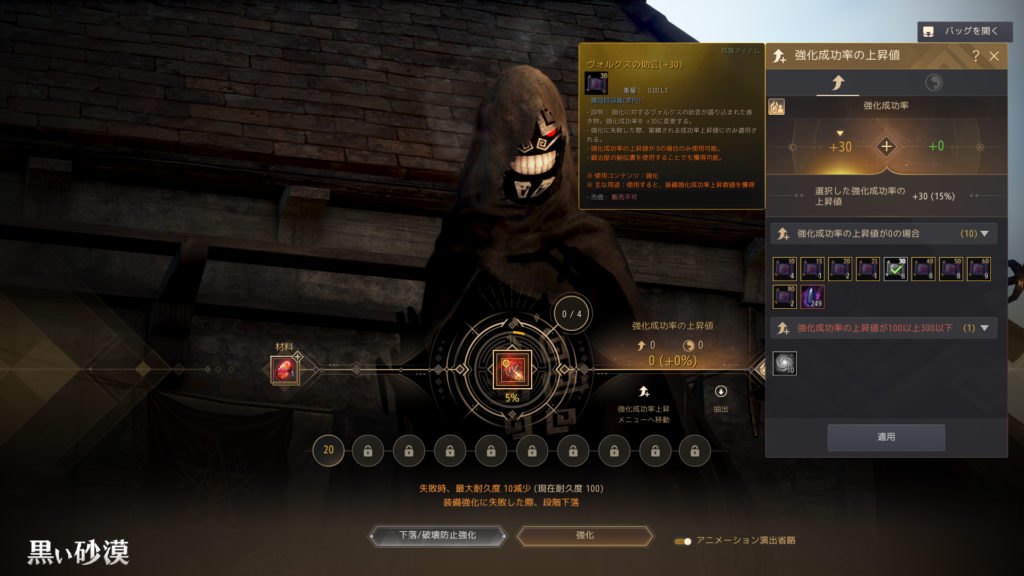Open the question mark help button
This screenshot has width=1024, height=576.
click(976, 56)
